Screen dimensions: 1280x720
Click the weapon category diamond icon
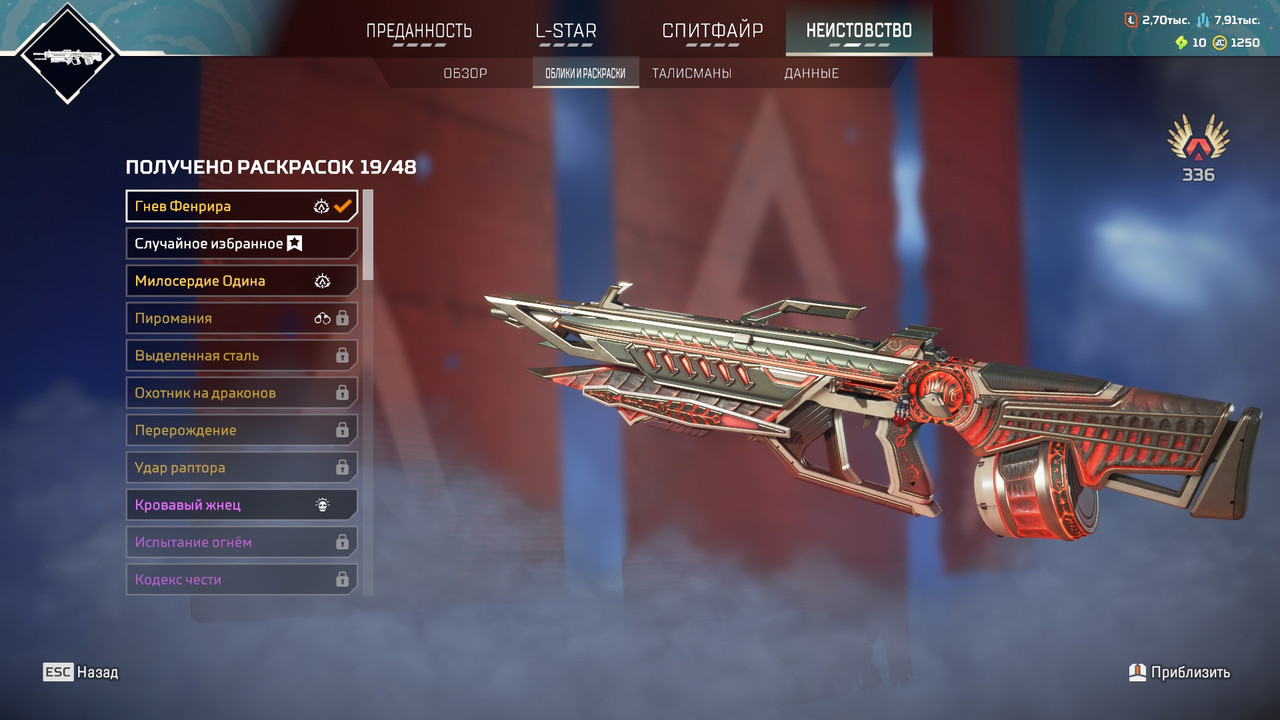click(x=67, y=55)
